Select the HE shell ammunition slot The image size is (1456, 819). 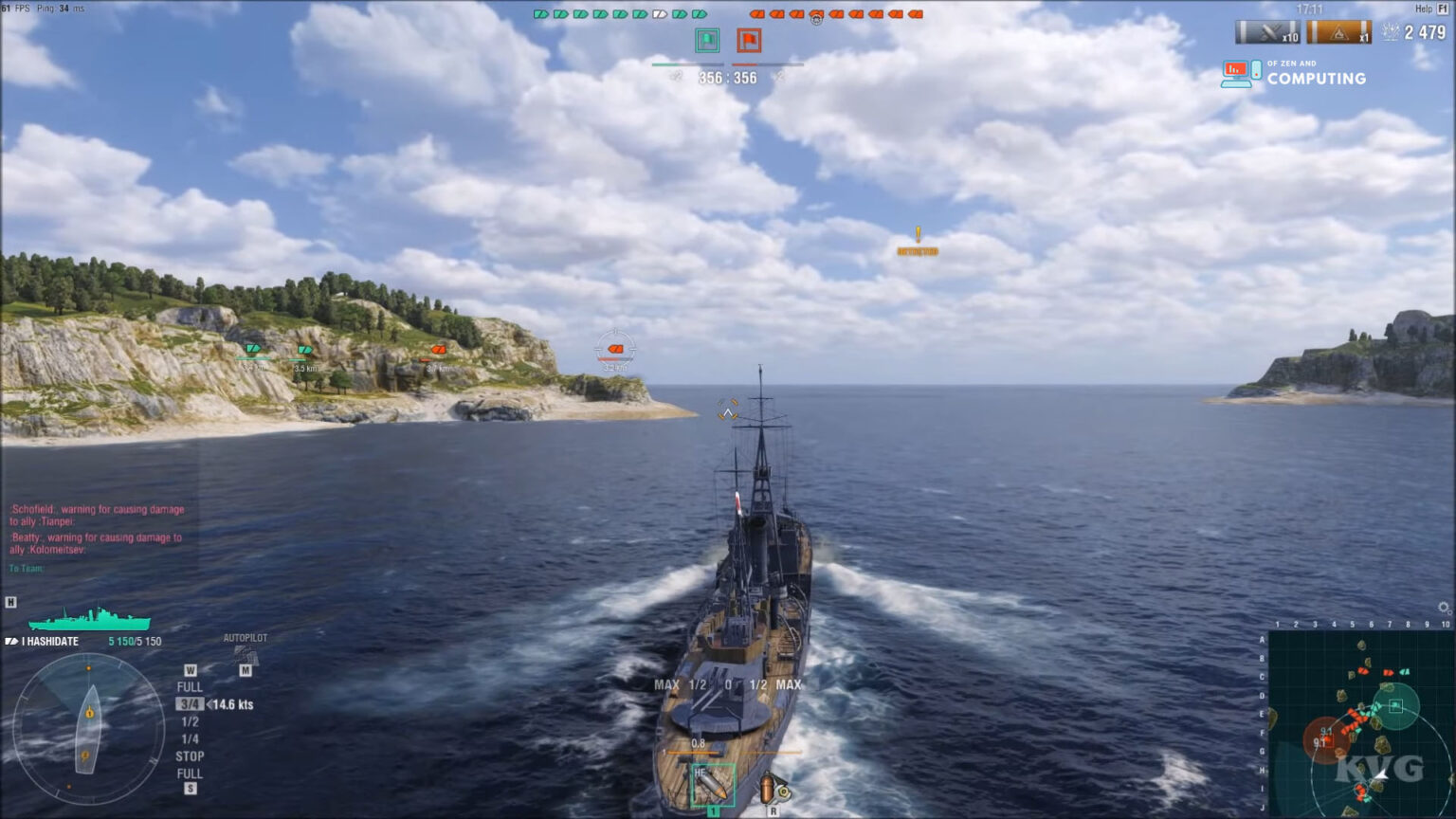click(x=712, y=785)
